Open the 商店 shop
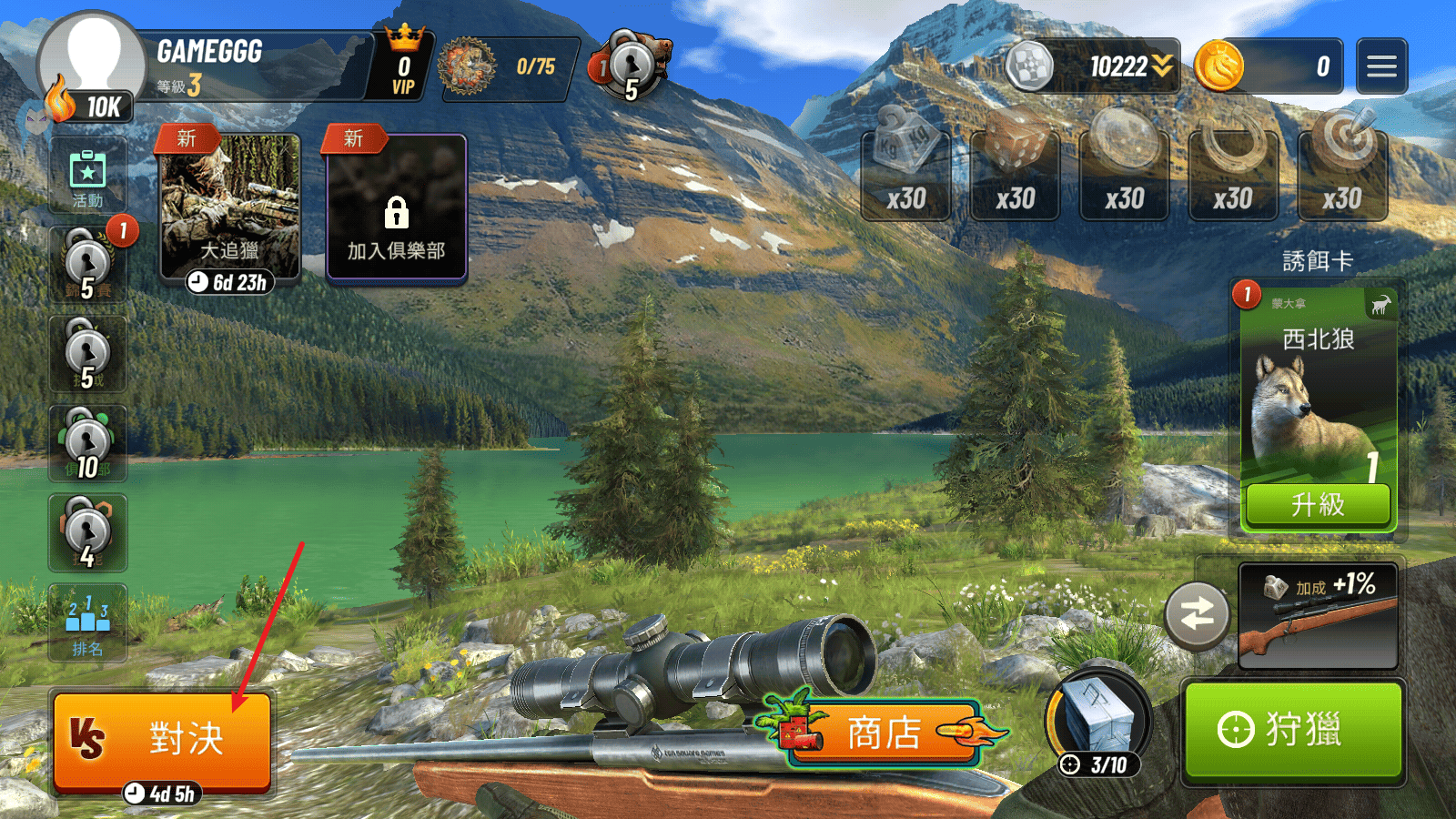This screenshot has height=819, width=1456. [x=883, y=733]
